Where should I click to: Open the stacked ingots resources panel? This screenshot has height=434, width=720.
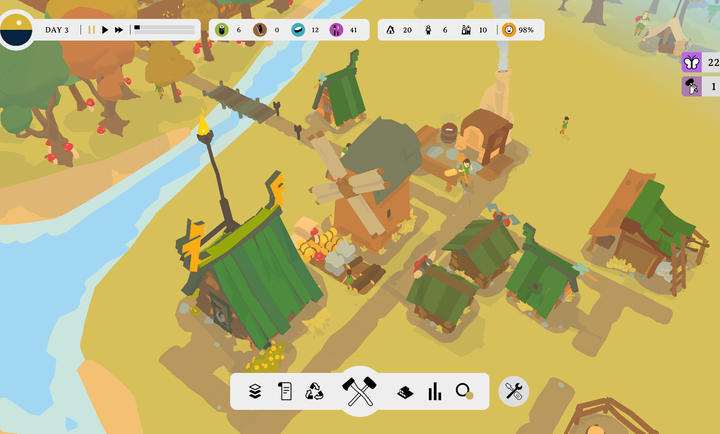(405, 391)
